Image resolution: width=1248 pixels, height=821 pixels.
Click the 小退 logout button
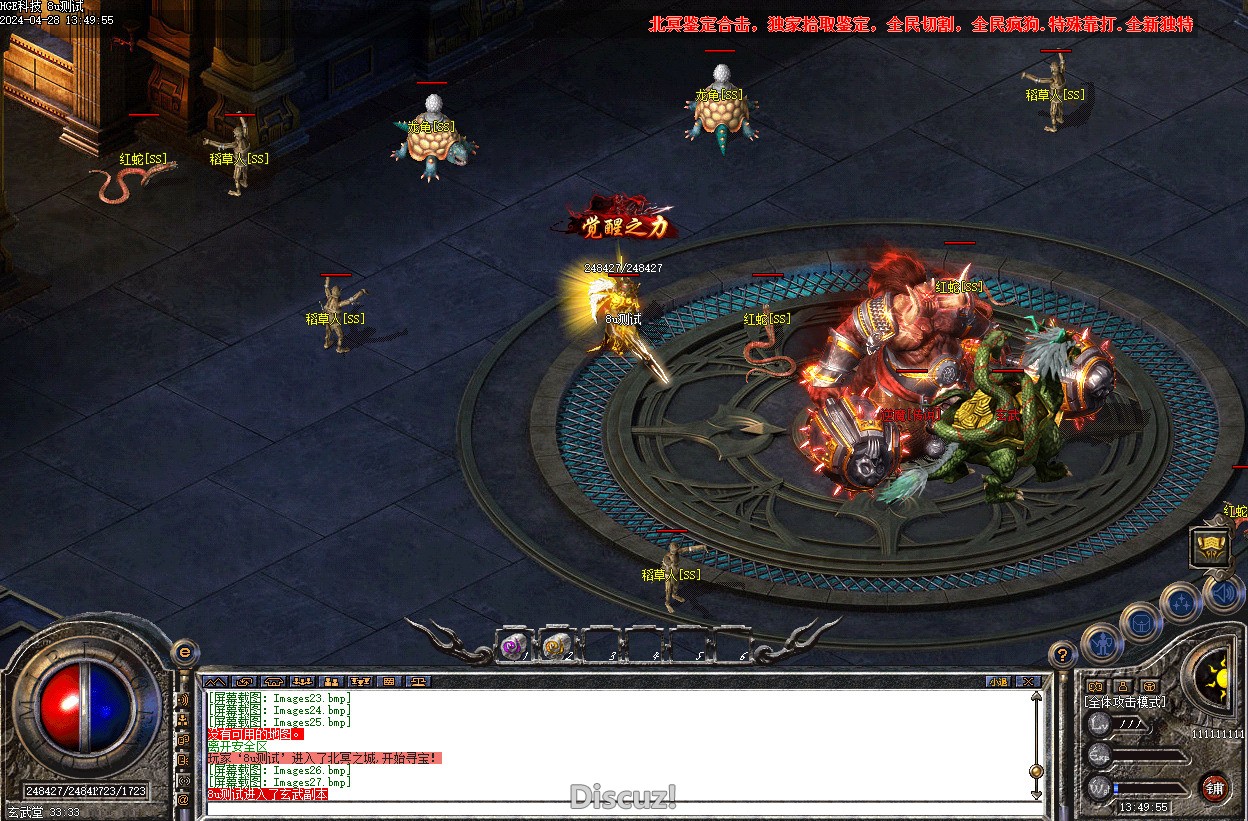tap(998, 682)
